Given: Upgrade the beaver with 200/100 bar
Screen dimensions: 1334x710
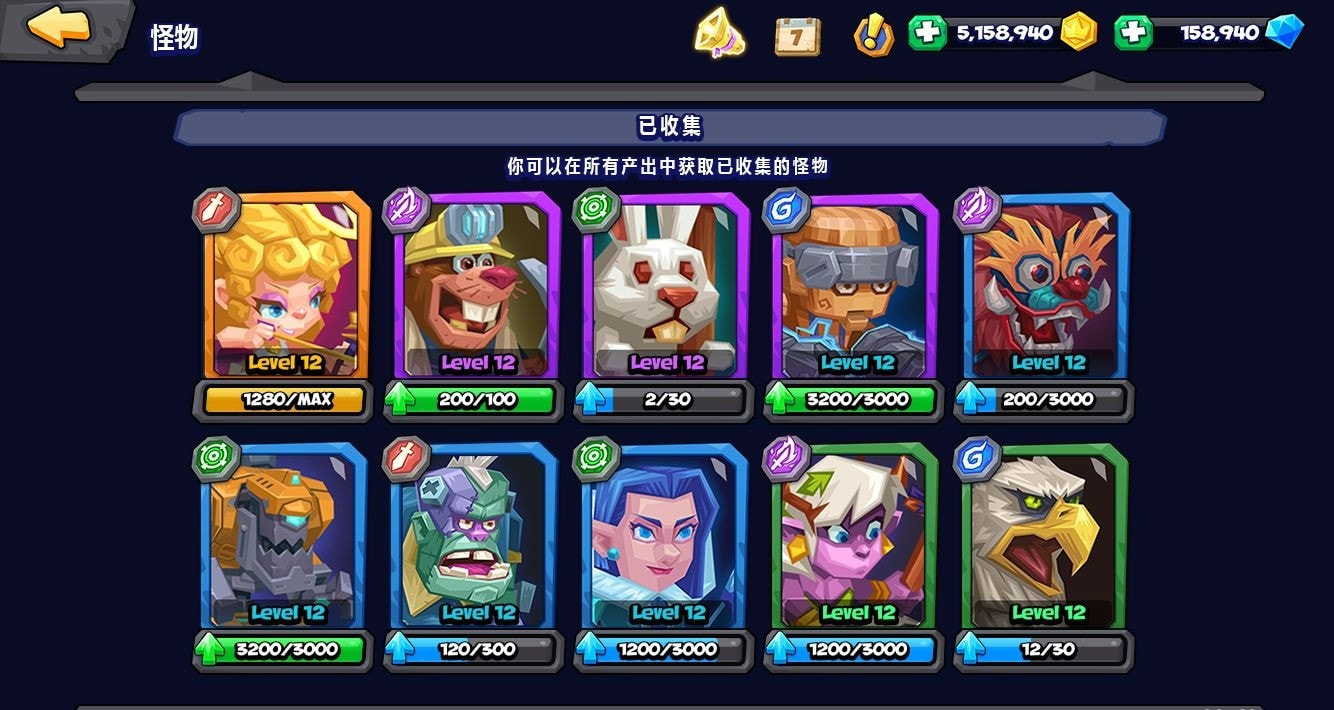Looking at the screenshot, I should click(473, 400).
